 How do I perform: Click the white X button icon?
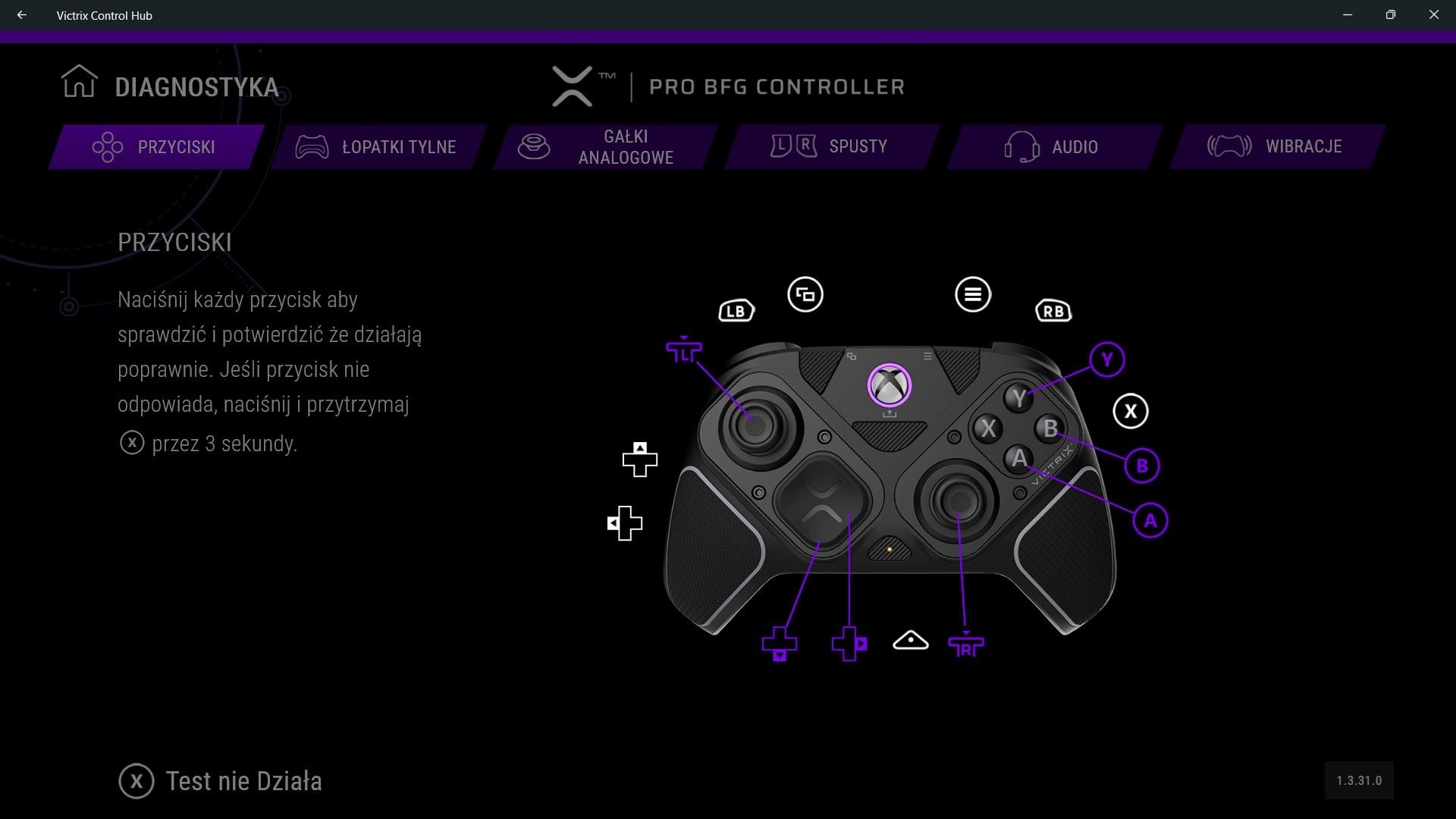pos(1130,410)
